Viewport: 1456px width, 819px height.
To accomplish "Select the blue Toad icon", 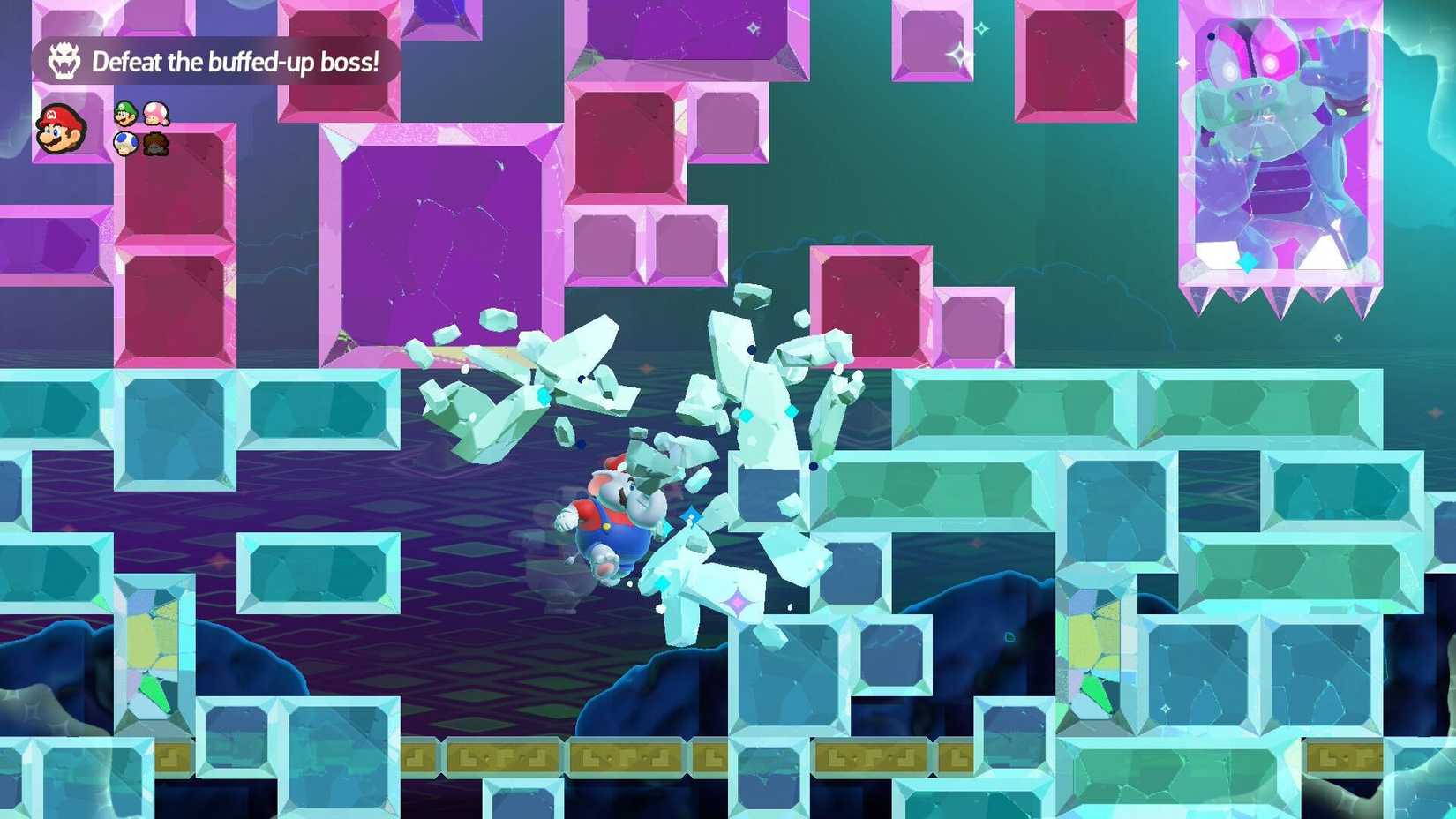I will [x=126, y=143].
